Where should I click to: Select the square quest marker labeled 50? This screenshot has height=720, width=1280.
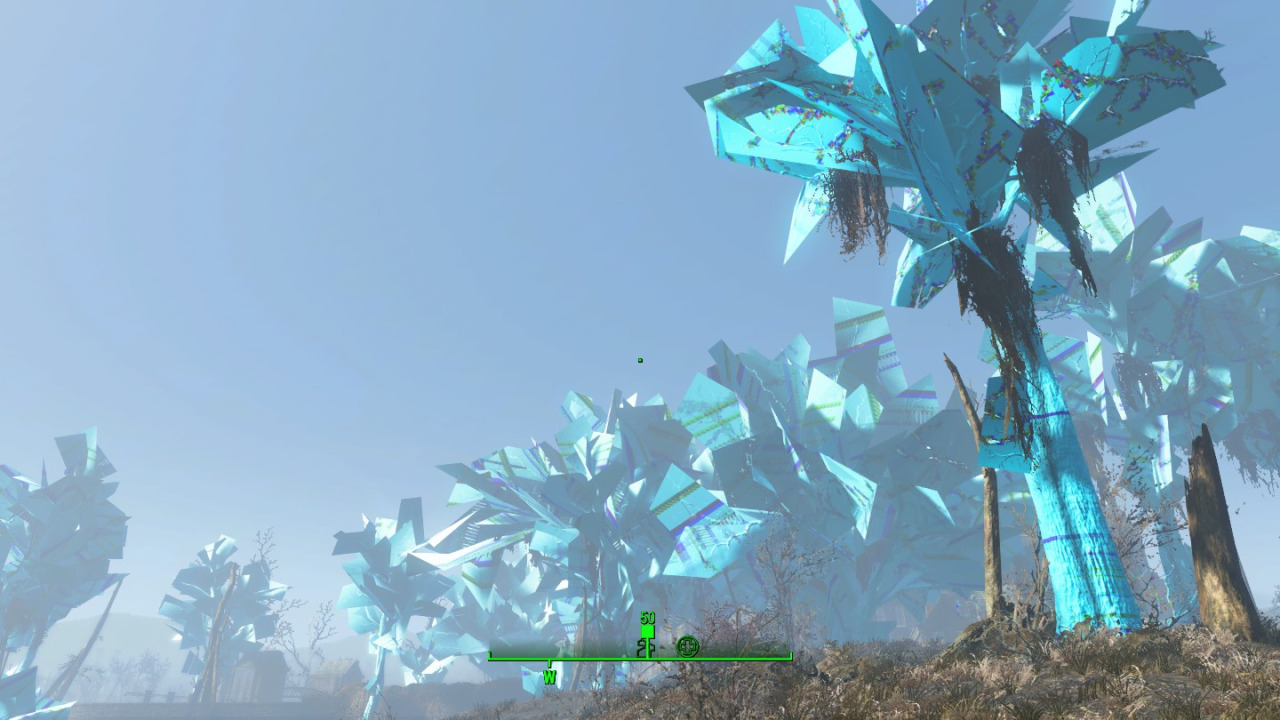tap(647, 630)
